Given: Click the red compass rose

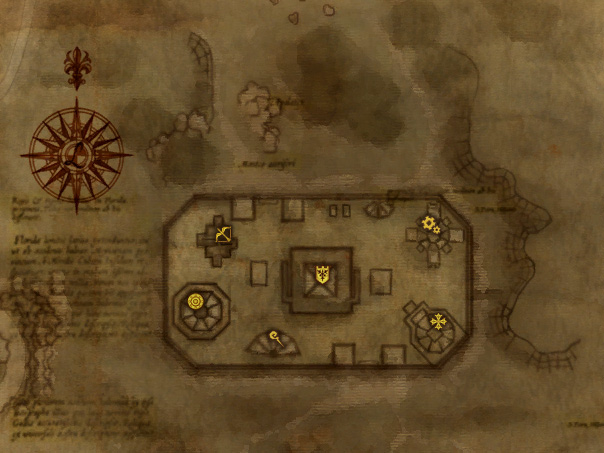Looking at the screenshot, I should [x=78, y=155].
